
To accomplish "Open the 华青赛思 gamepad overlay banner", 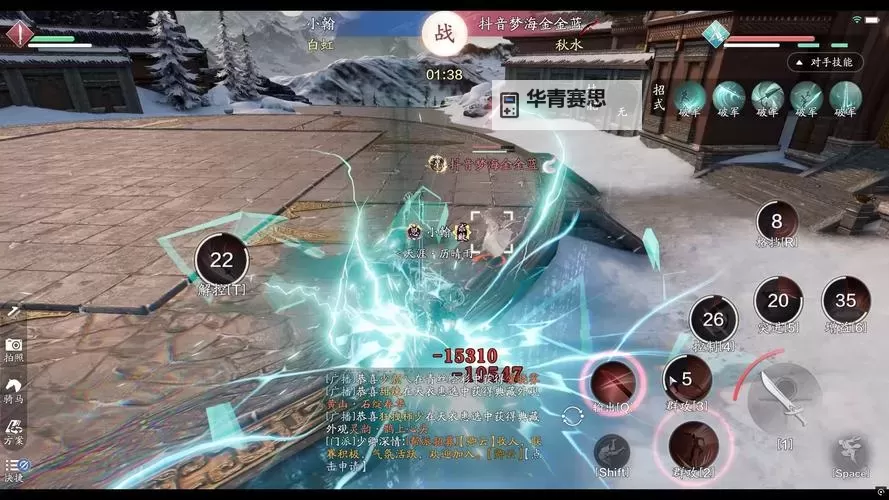I will pyautogui.click(x=566, y=104).
